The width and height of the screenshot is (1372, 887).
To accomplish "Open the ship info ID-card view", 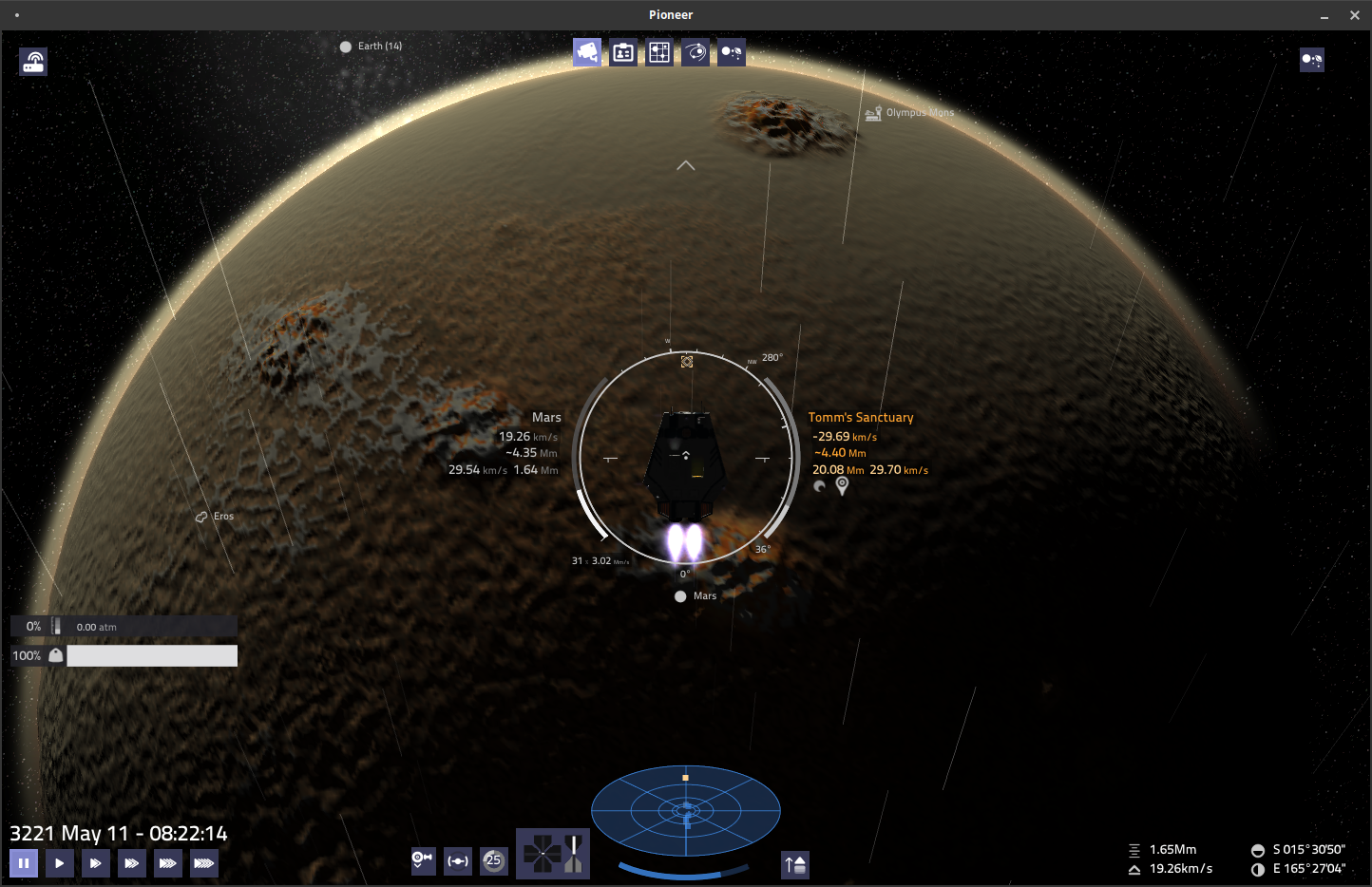I will pyautogui.click(x=623, y=52).
